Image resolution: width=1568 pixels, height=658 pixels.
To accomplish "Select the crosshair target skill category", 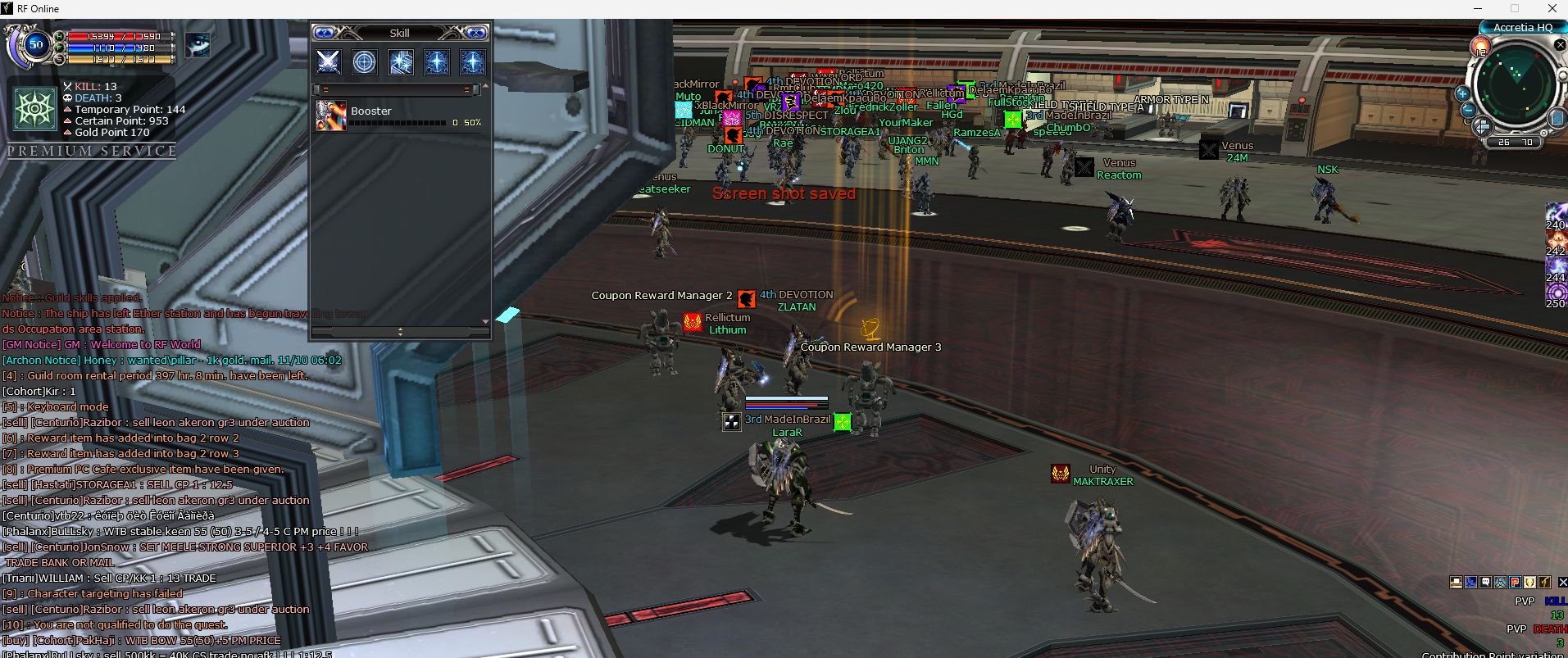I will (x=365, y=62).
